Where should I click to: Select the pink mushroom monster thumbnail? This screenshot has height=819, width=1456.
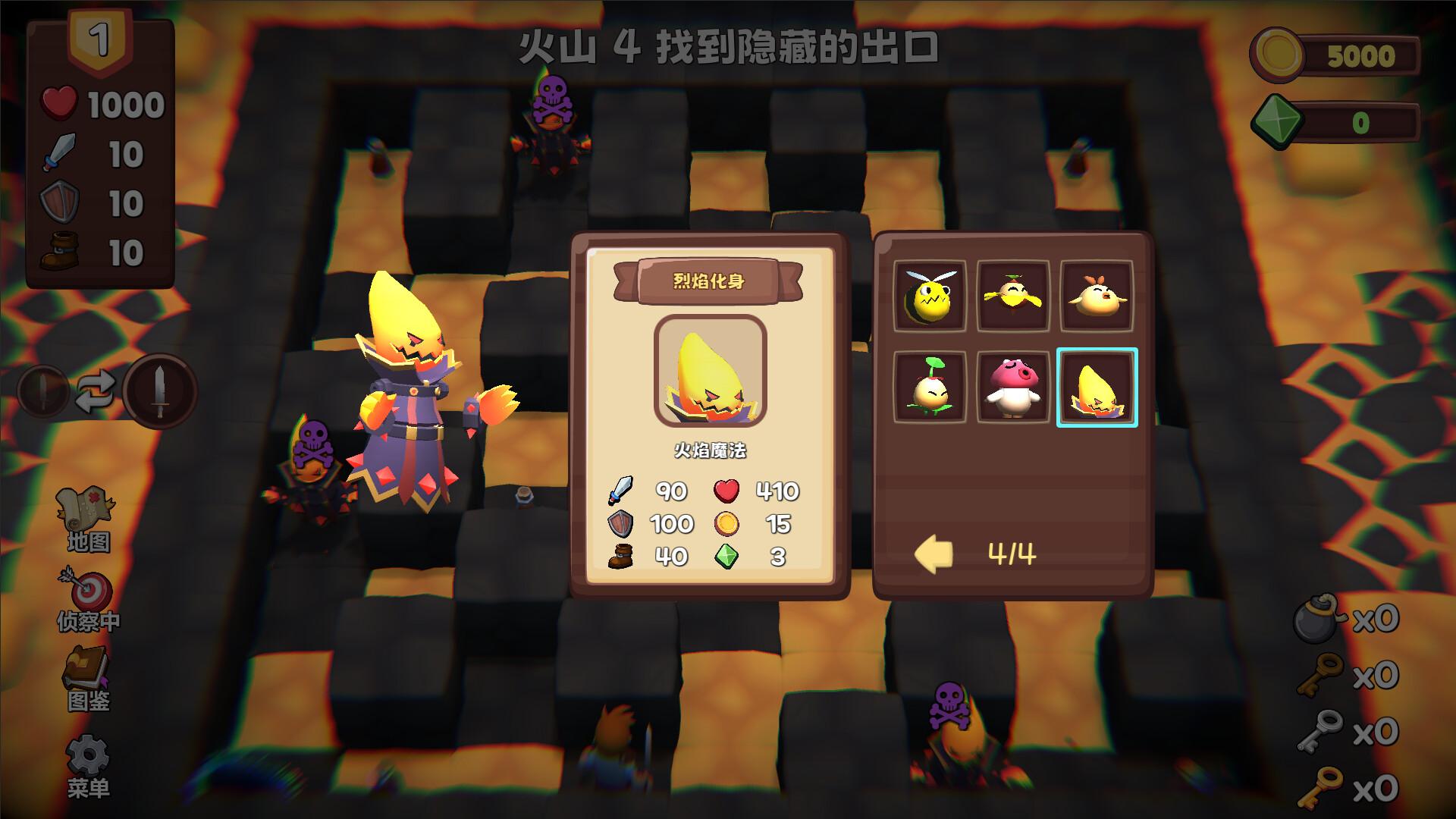click(1014, 387)
